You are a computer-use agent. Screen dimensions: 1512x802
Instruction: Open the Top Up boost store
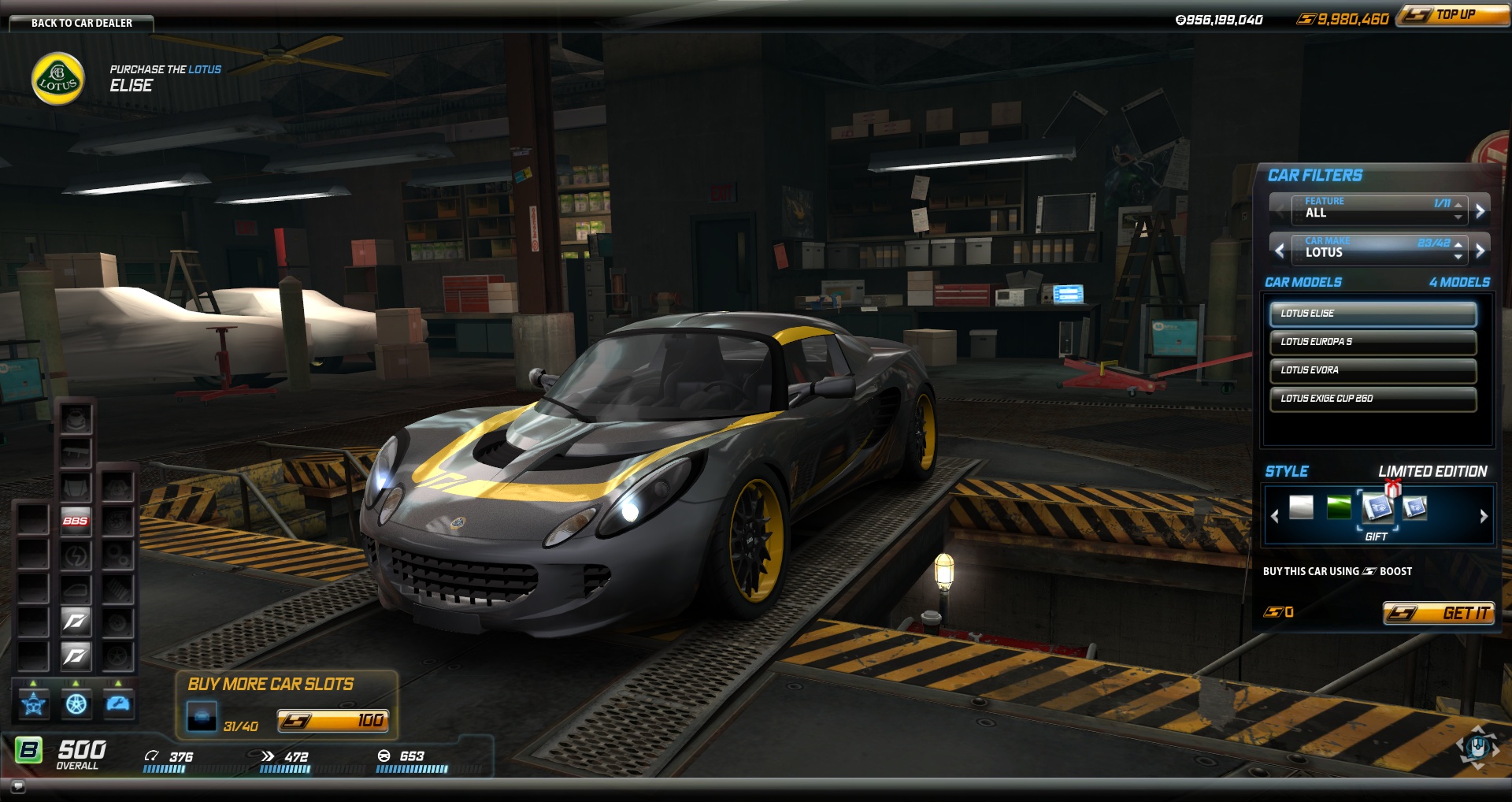pyautogui.click(x=1453, y=15)
